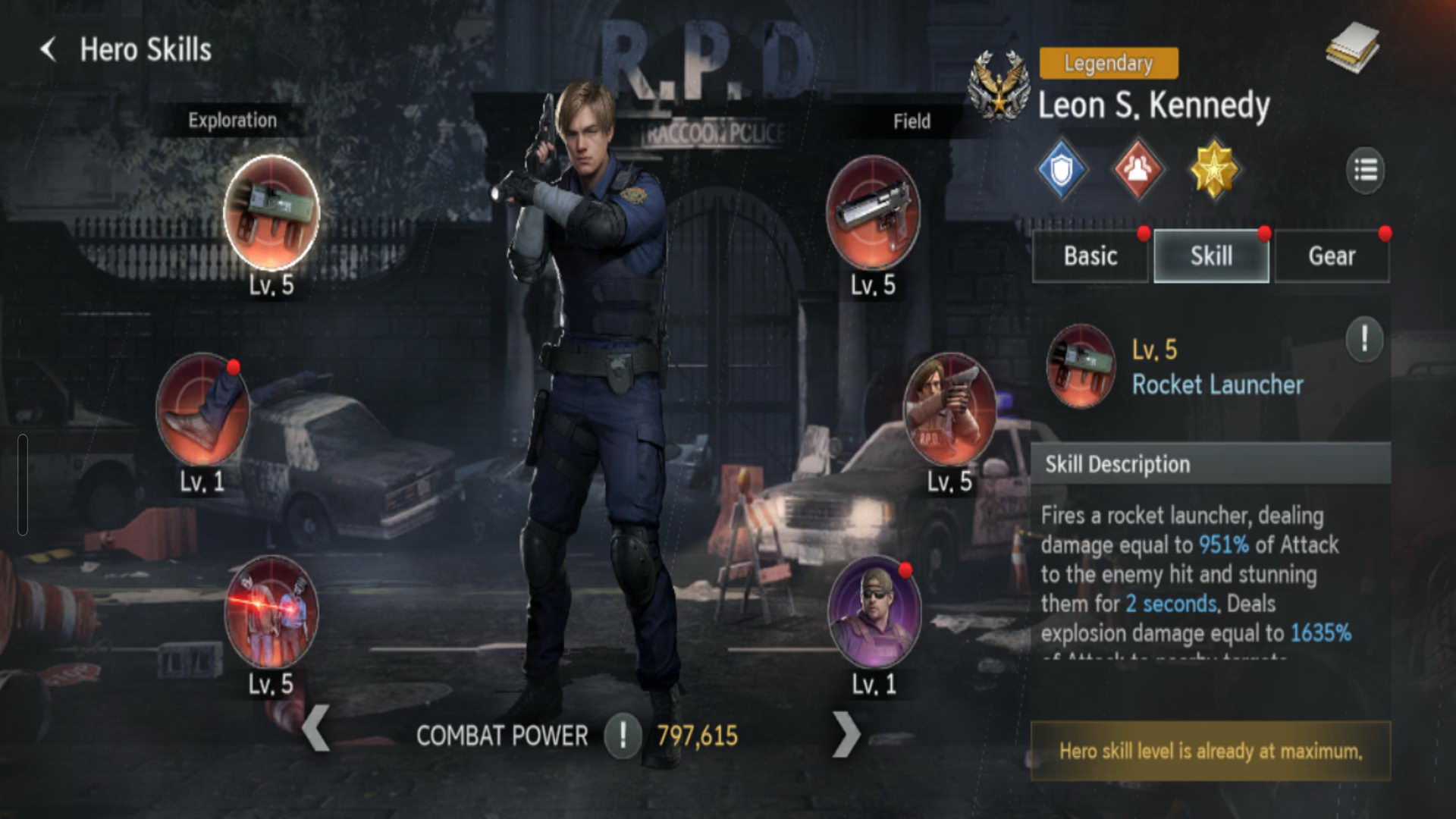This screenshot has width=1456, height=819.
Task: Select the purple soldier skill icon
Action: click(874, 613)
